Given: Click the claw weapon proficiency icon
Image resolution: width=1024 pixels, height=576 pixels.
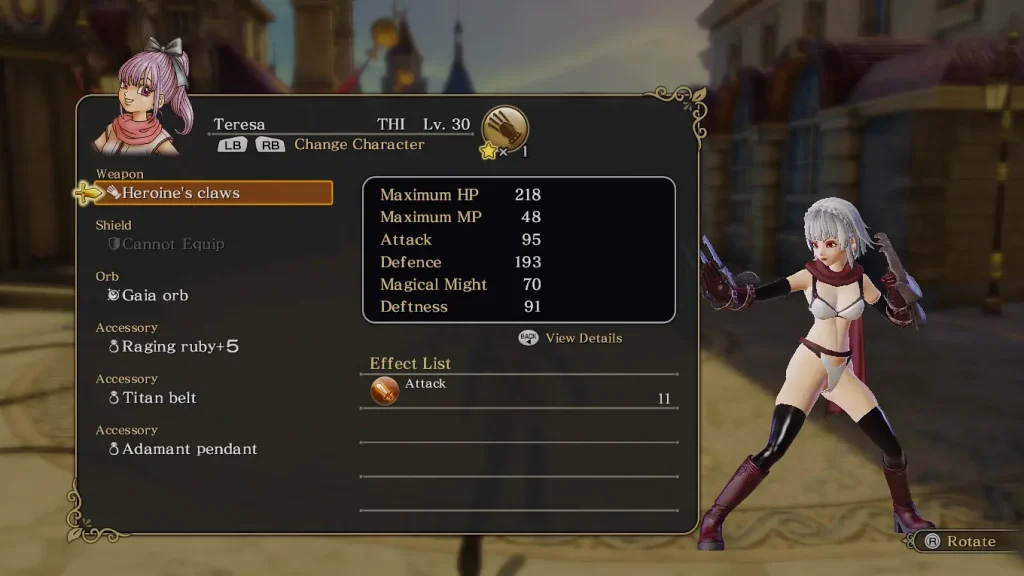Looking at the screenshot, I should pos(505,128).
